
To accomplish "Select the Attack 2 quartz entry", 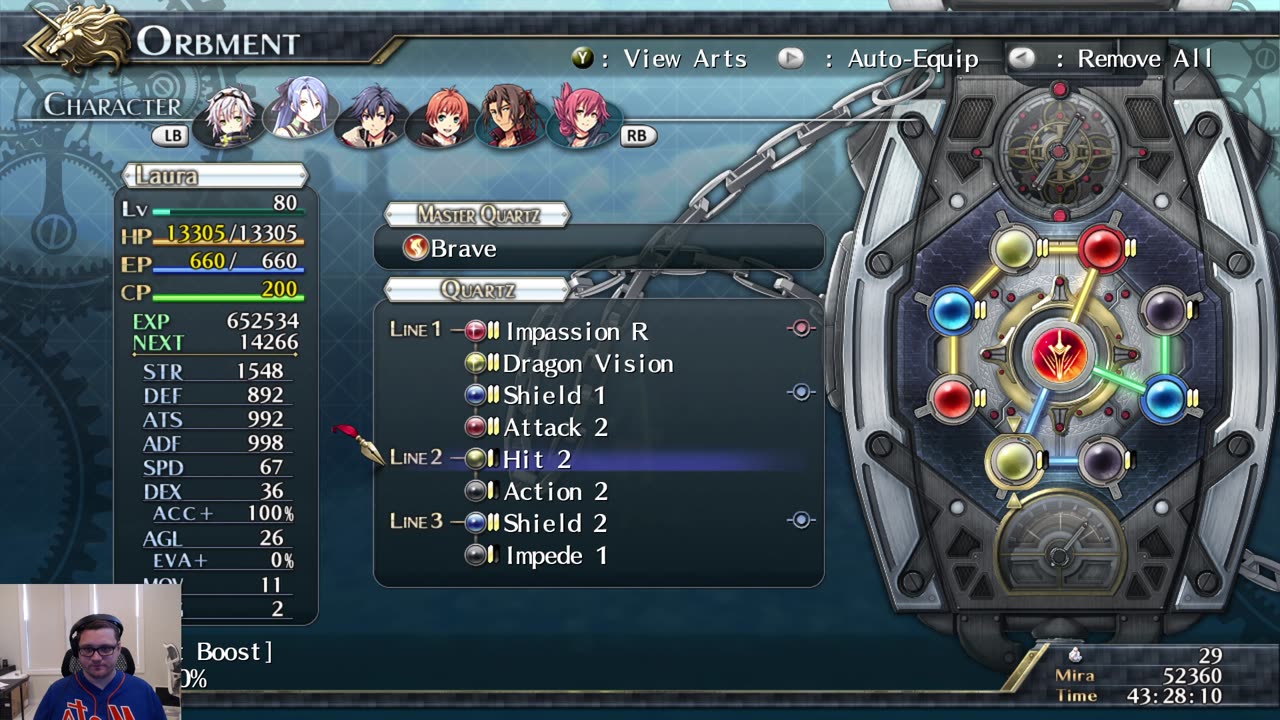I will tap(555, 427).
